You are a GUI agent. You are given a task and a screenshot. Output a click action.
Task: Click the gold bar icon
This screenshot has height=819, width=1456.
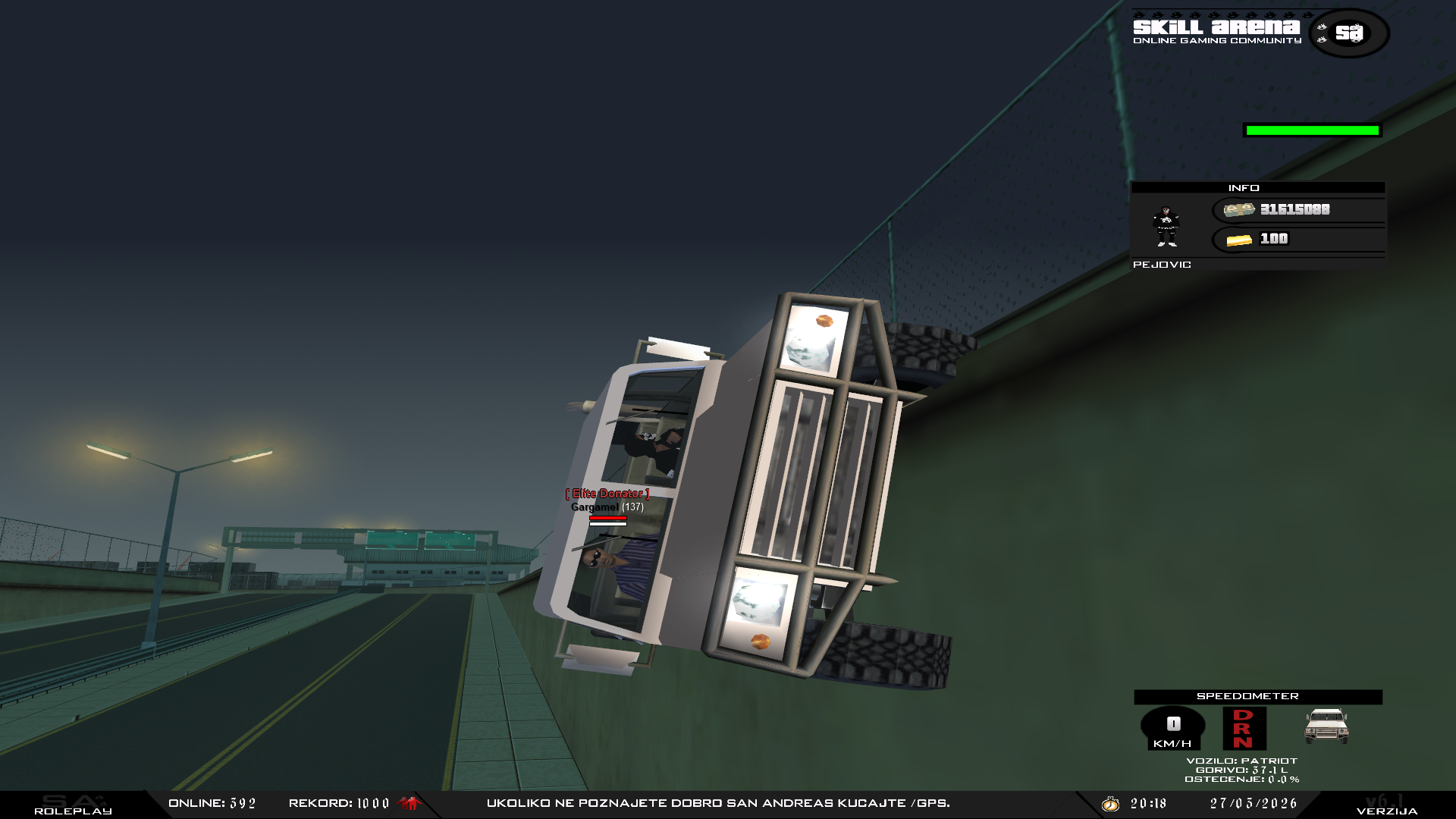pyautogui.click(x=1239, y=240)
